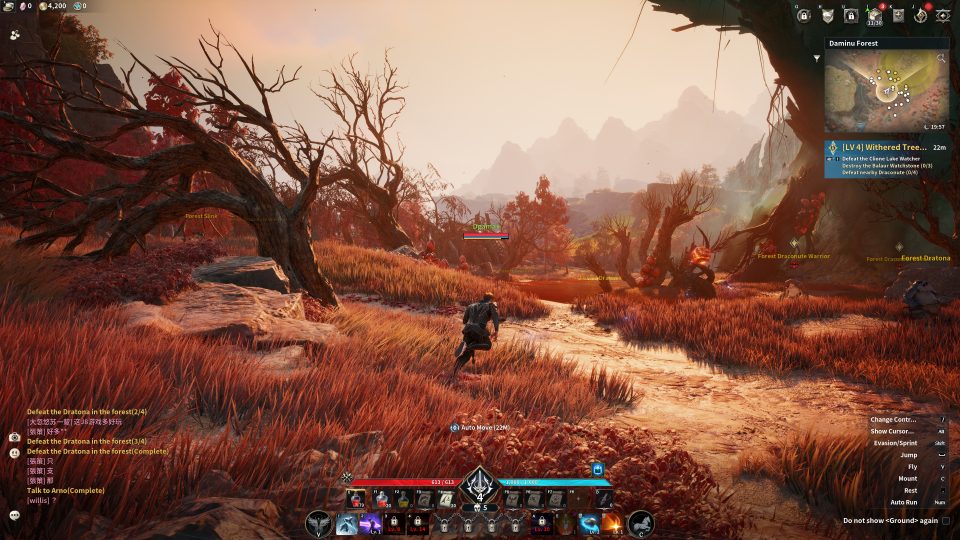Select the yellow potion quick slot

(404, 498)
